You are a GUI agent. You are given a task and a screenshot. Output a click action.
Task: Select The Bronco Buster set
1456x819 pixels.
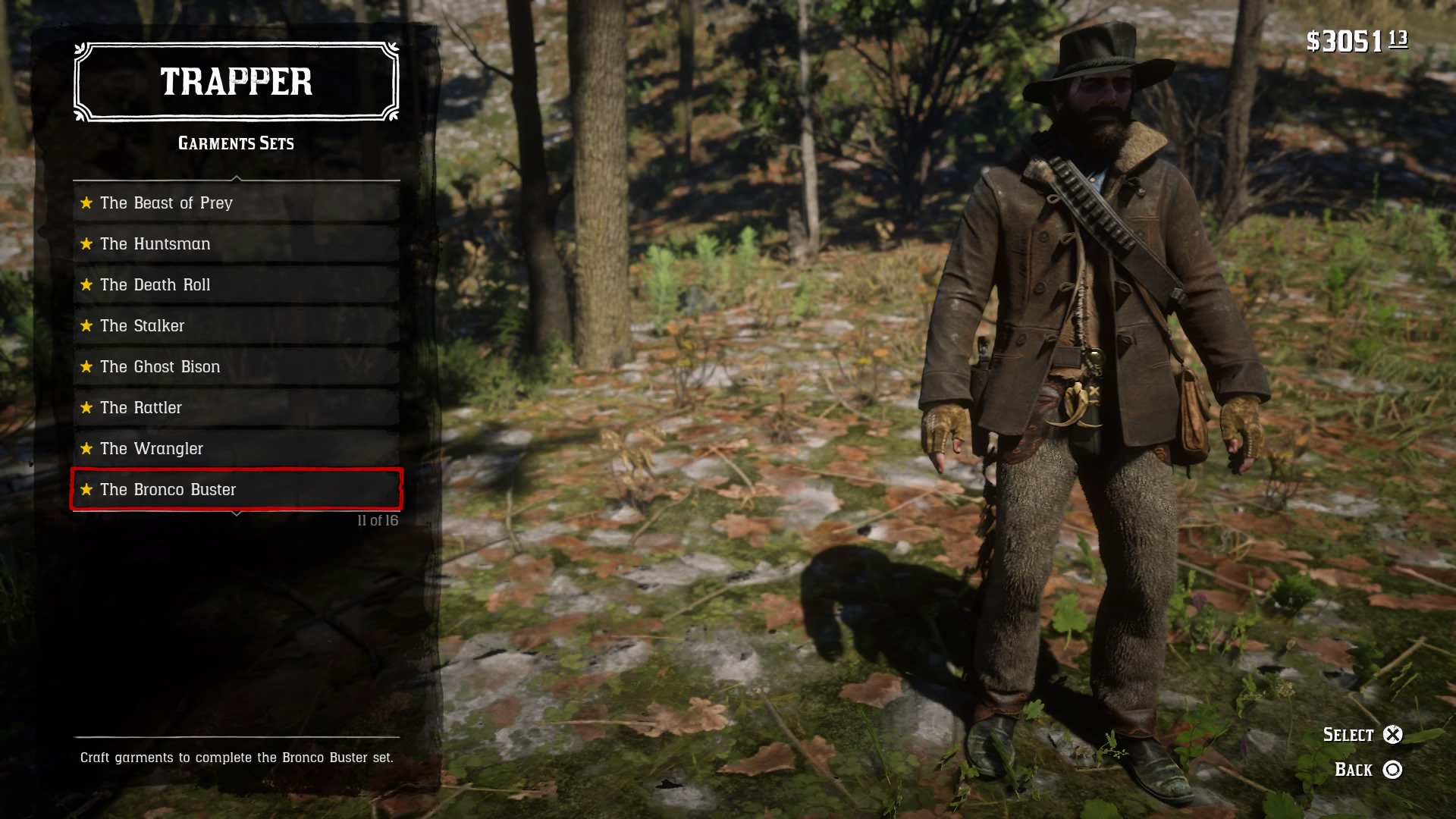tap(236, 490)
